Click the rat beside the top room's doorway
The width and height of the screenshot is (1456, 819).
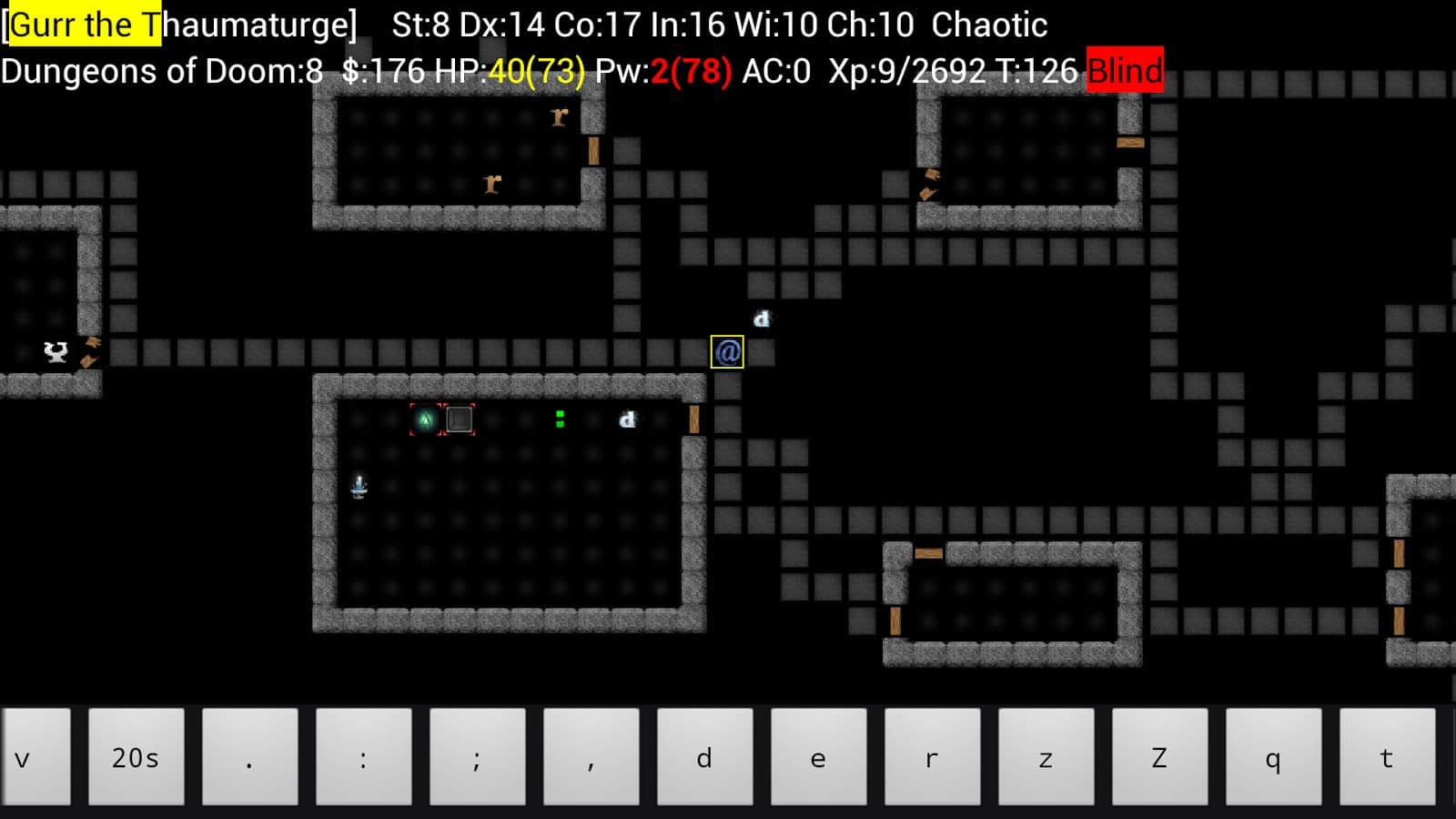click(560, 116)
